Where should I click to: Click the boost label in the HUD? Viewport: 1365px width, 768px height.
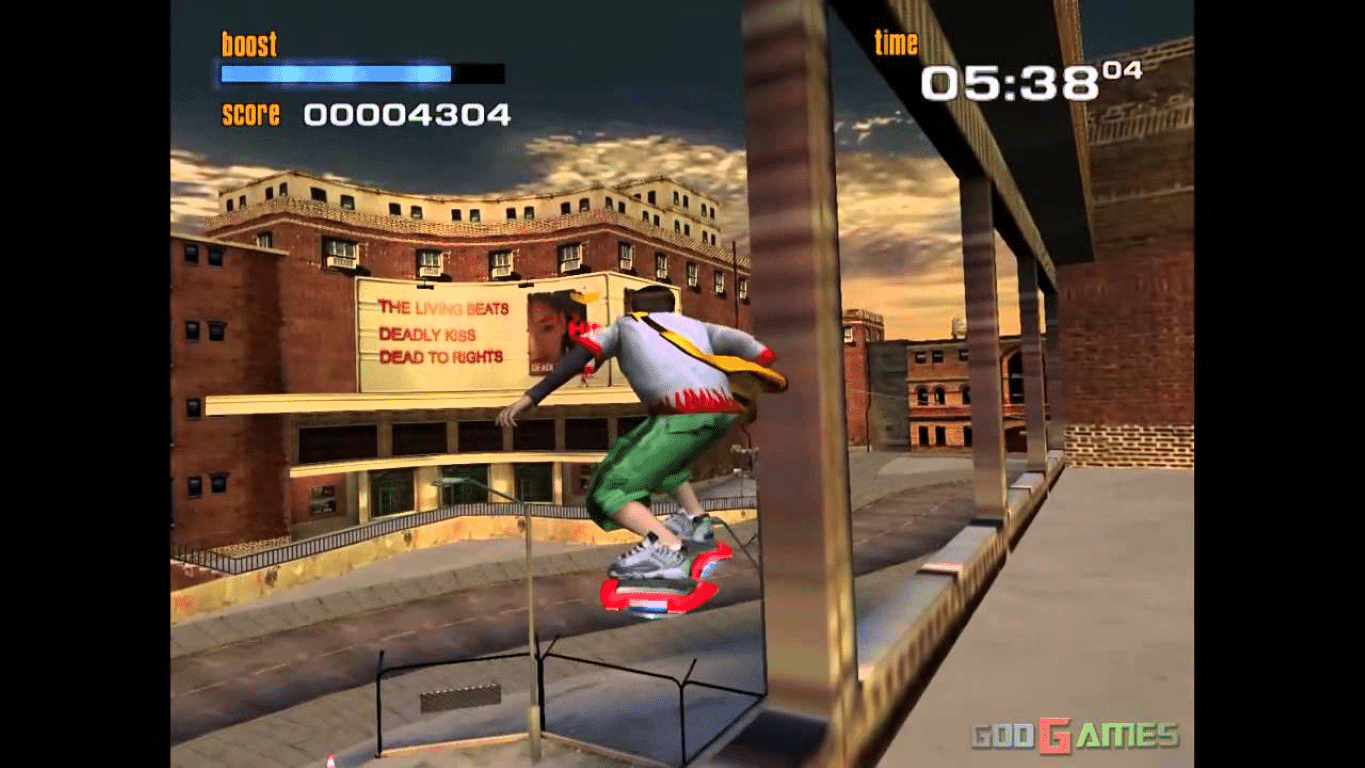pyautogui.click(x=246, y=43)
